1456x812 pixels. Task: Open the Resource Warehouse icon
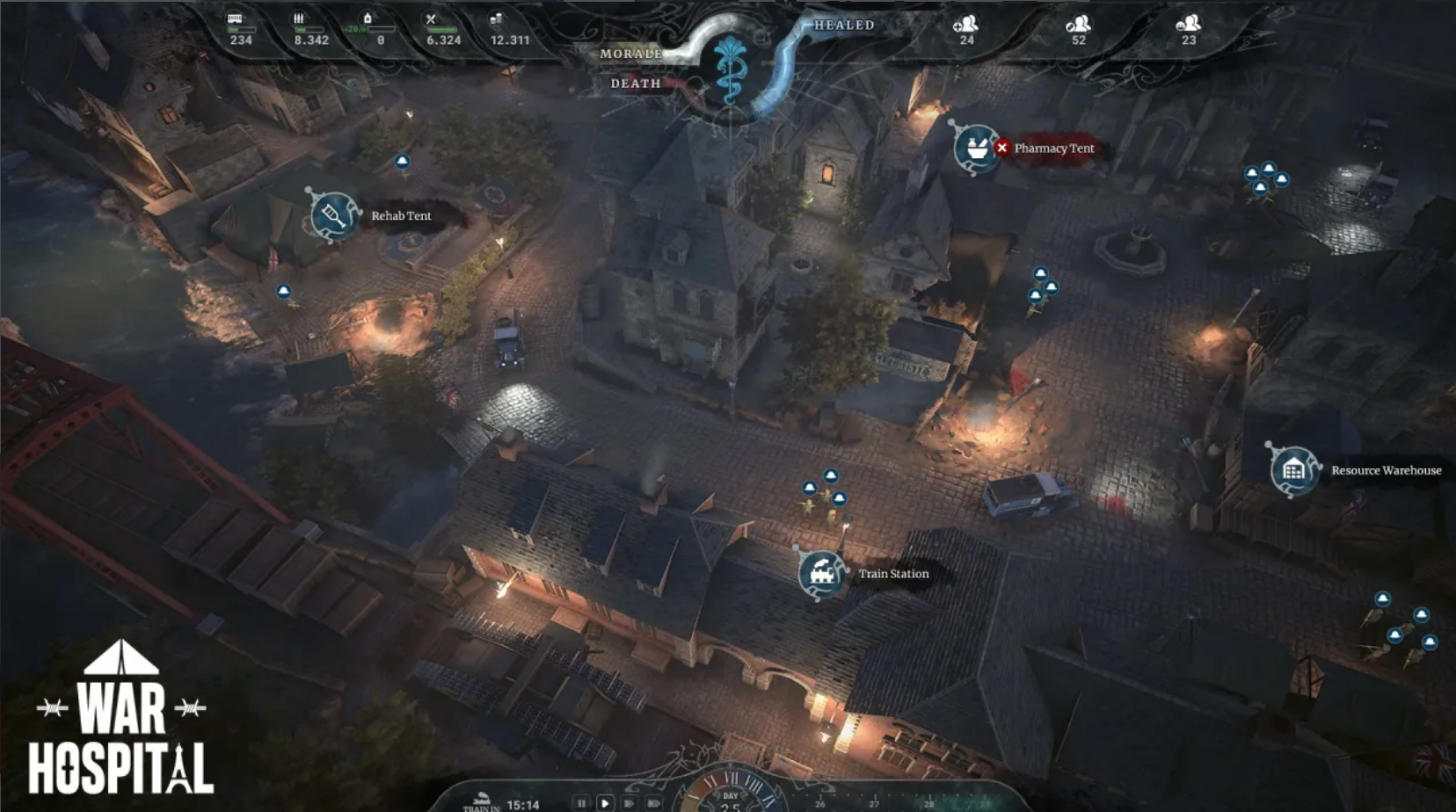(1292, 470)
